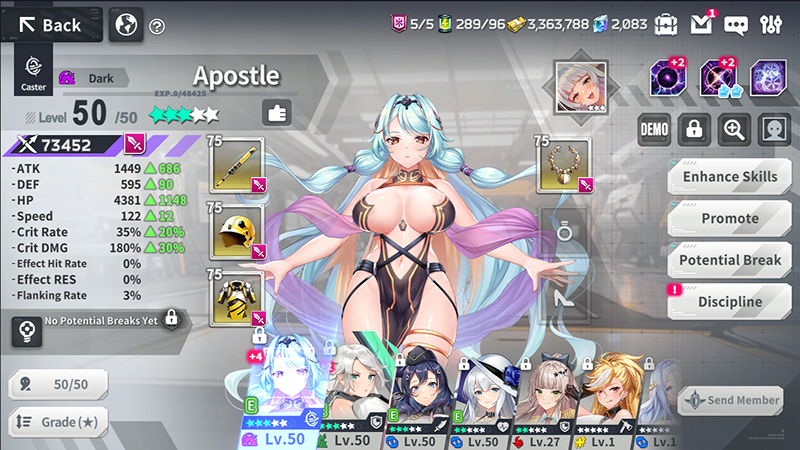Screen dimensions: 800x450
Task: Select the necklace accessory slot
Action: click(x=567, y=165)
